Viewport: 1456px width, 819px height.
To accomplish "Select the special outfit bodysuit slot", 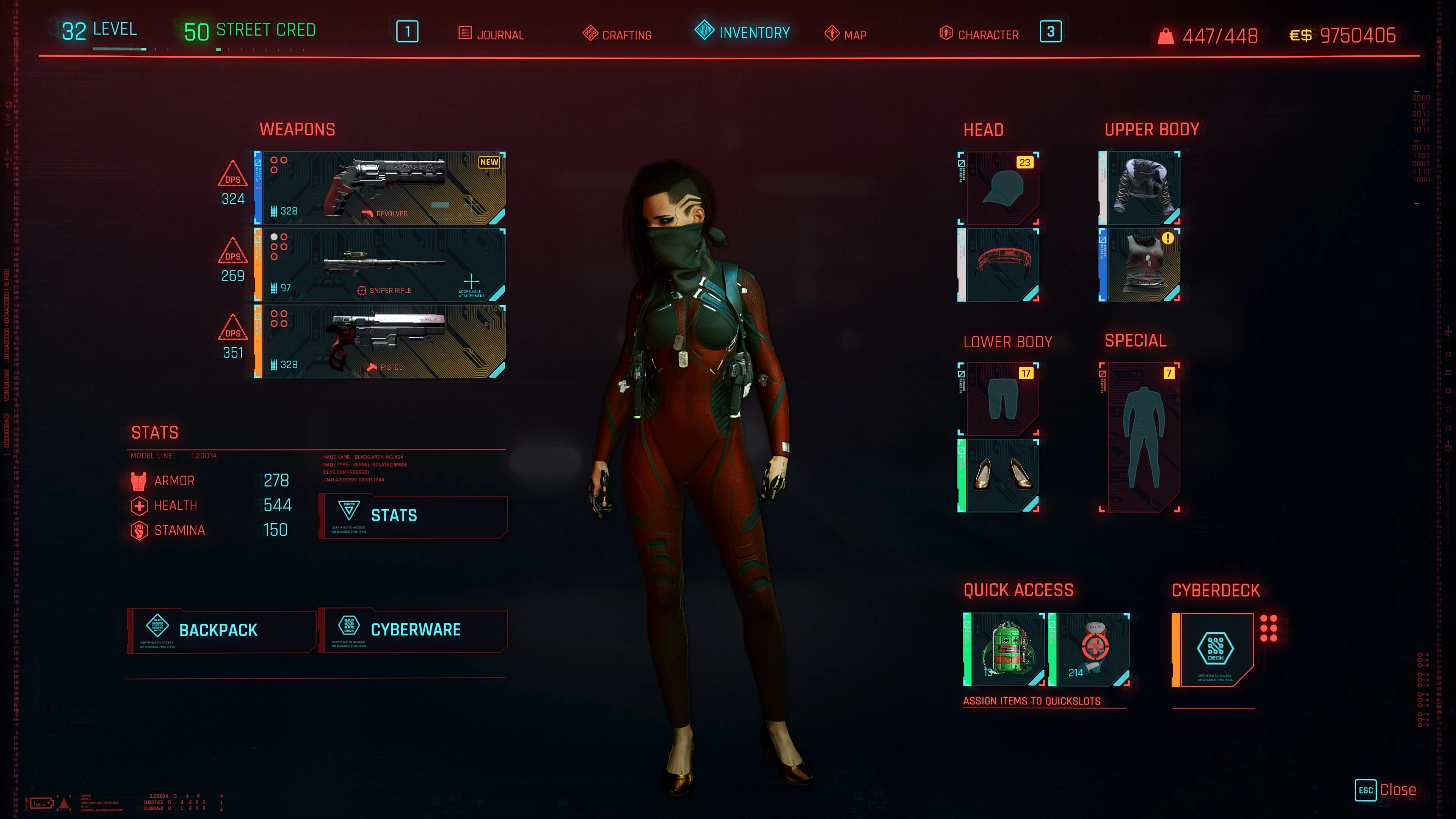I will pos(1139,438).
